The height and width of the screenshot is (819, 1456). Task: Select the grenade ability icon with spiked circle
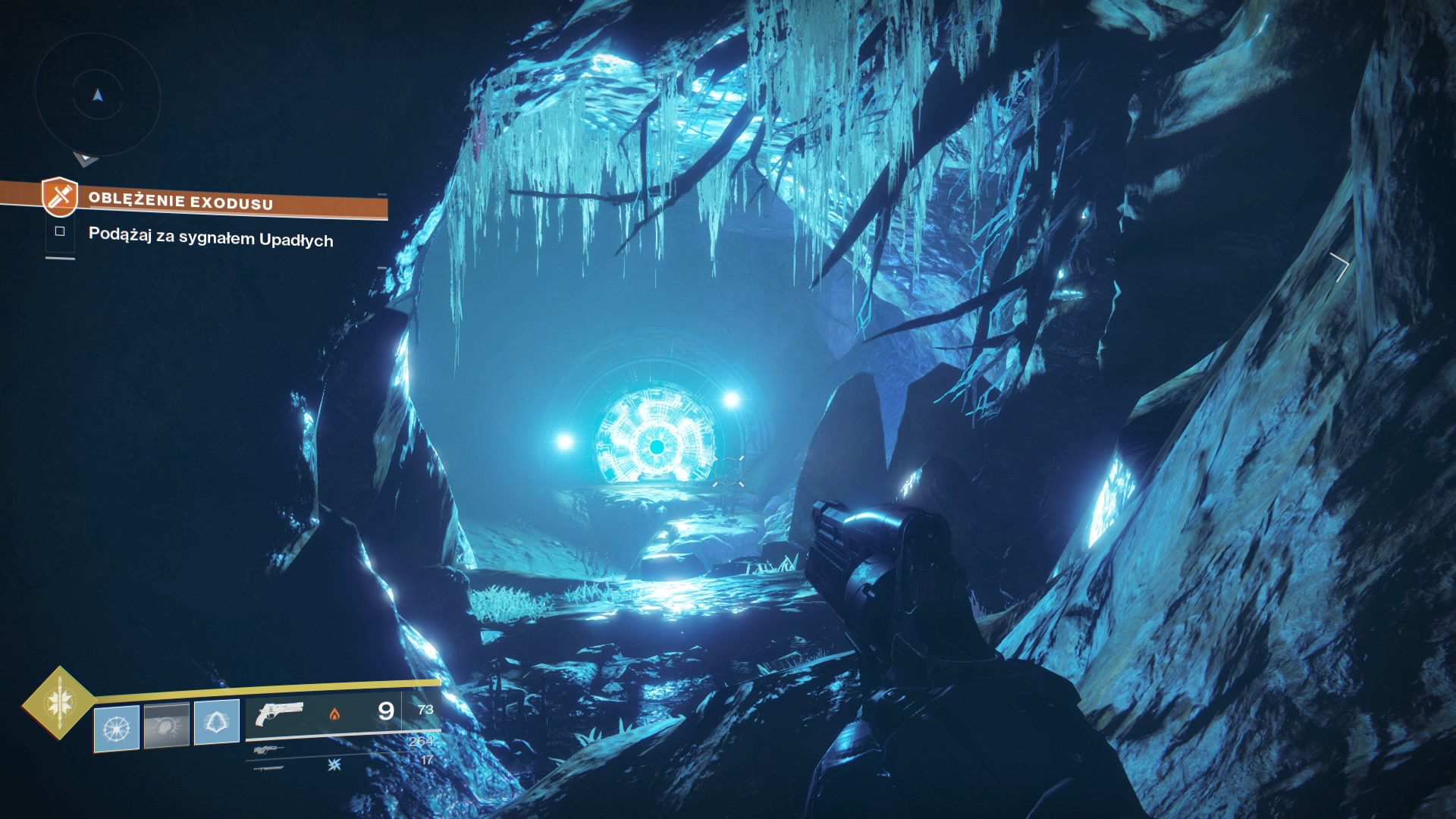116,728
